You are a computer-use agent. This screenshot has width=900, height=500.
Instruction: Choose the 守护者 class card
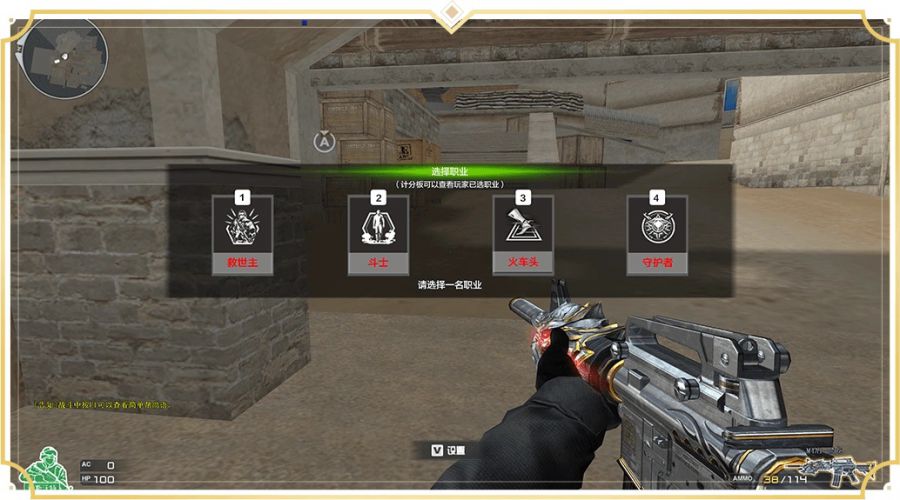click(x=656, y=236)
